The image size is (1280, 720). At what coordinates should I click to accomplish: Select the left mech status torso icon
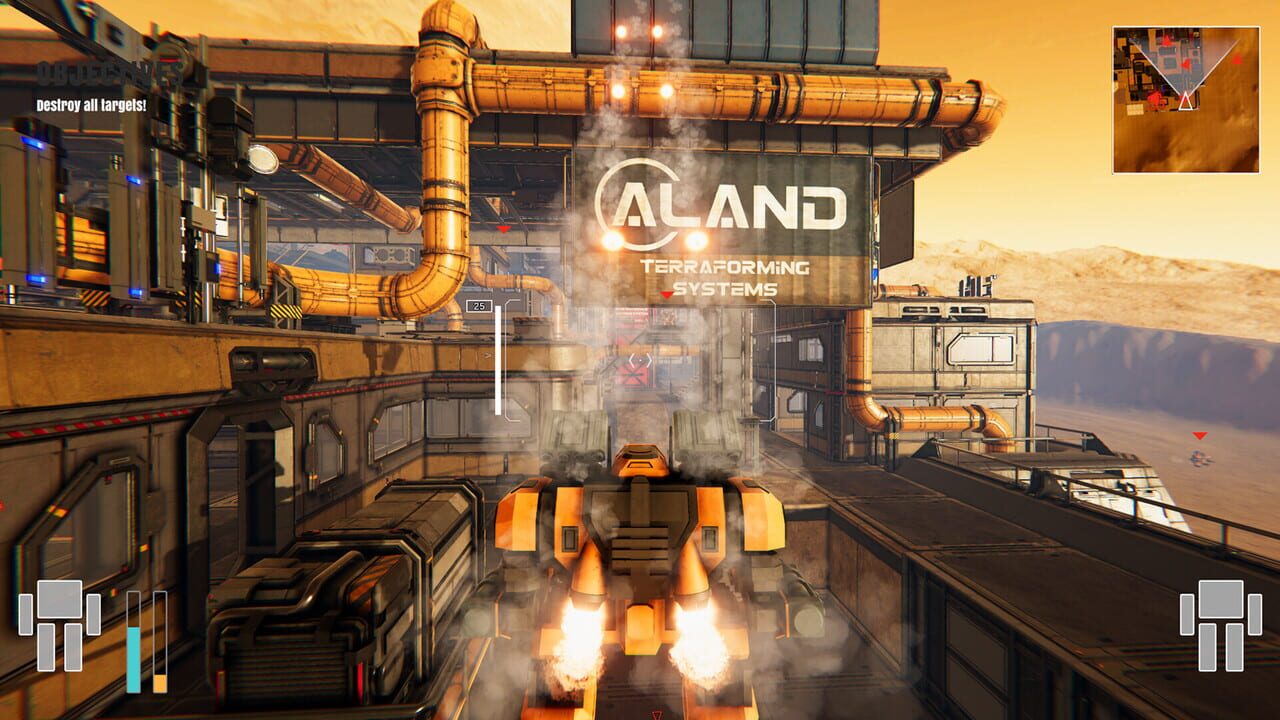point(60,600)
